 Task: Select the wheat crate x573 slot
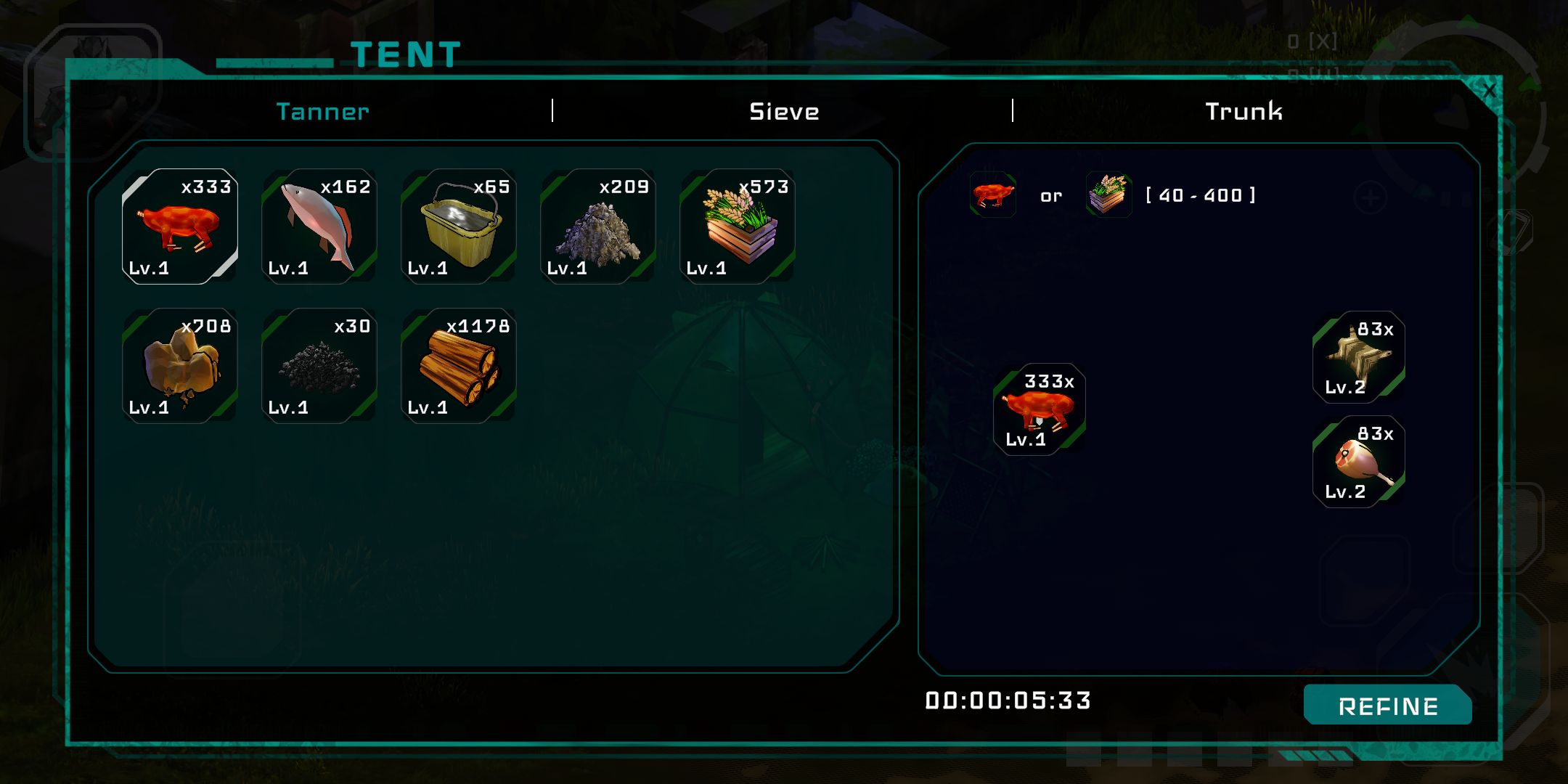tap(737, 226)
